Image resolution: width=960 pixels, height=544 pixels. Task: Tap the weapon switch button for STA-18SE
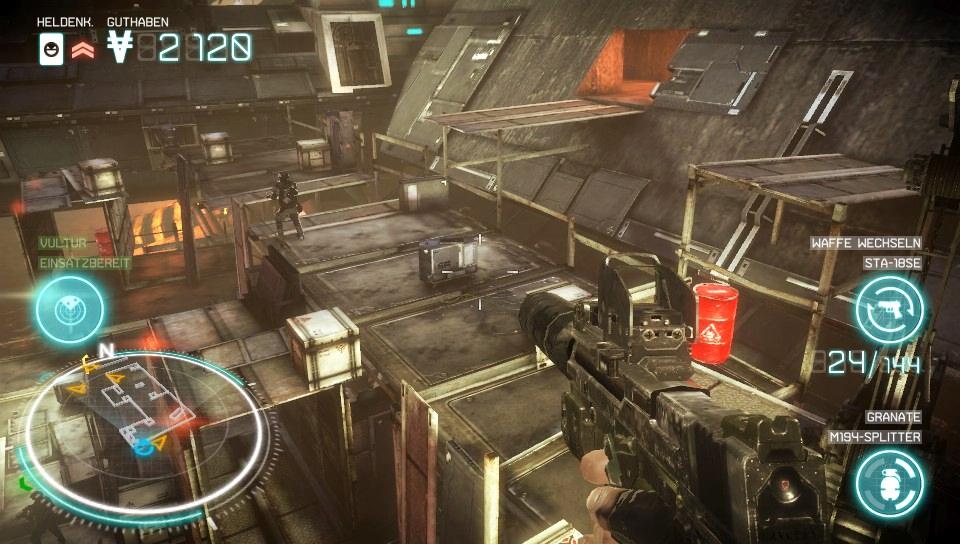(x=888, y=309)
